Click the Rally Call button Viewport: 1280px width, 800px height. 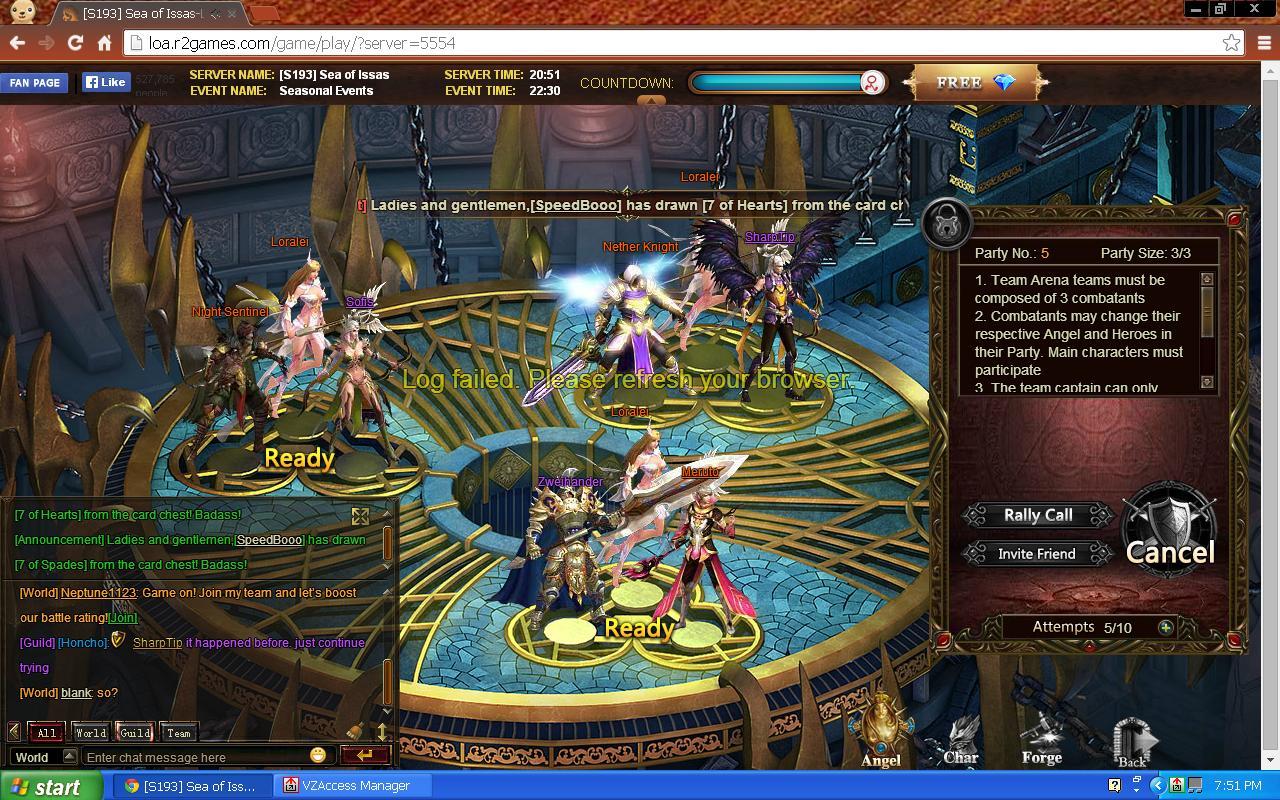point(1038,515)
